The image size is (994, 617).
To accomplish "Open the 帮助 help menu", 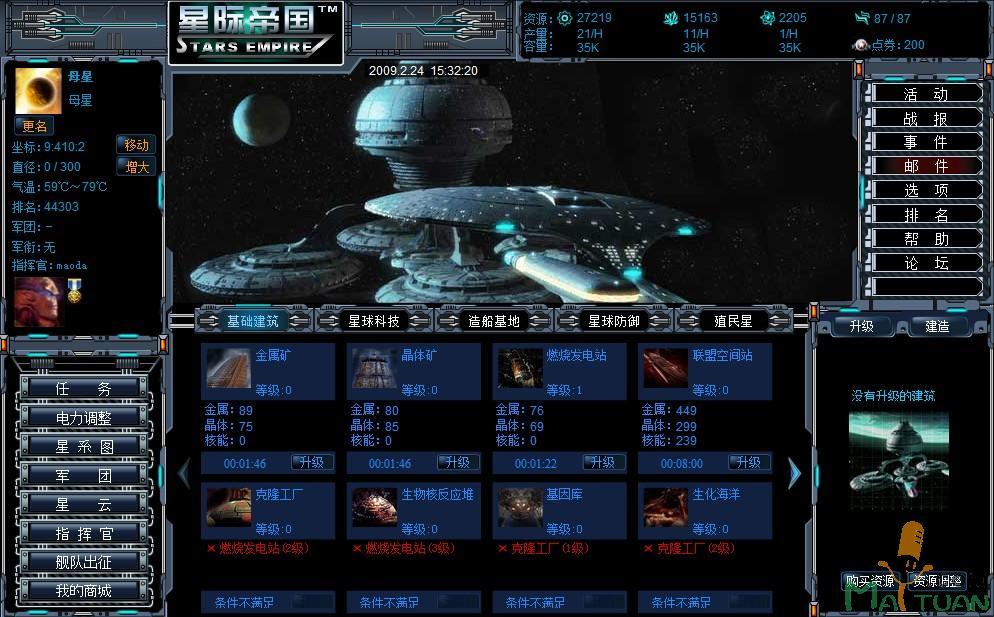I will coord(924,239).
